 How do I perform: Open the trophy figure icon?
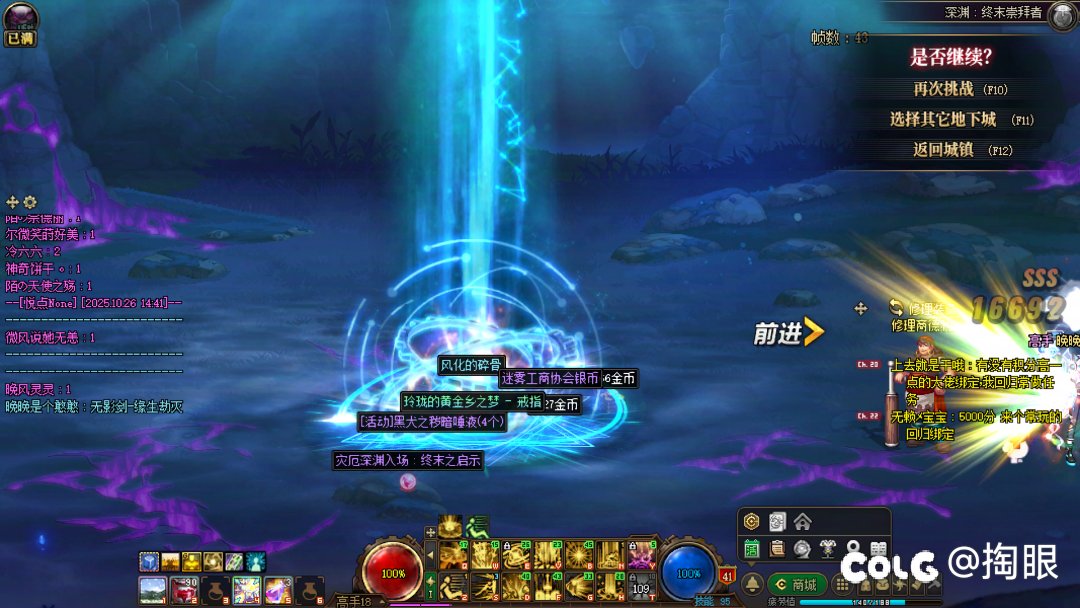tap(827, 548)
